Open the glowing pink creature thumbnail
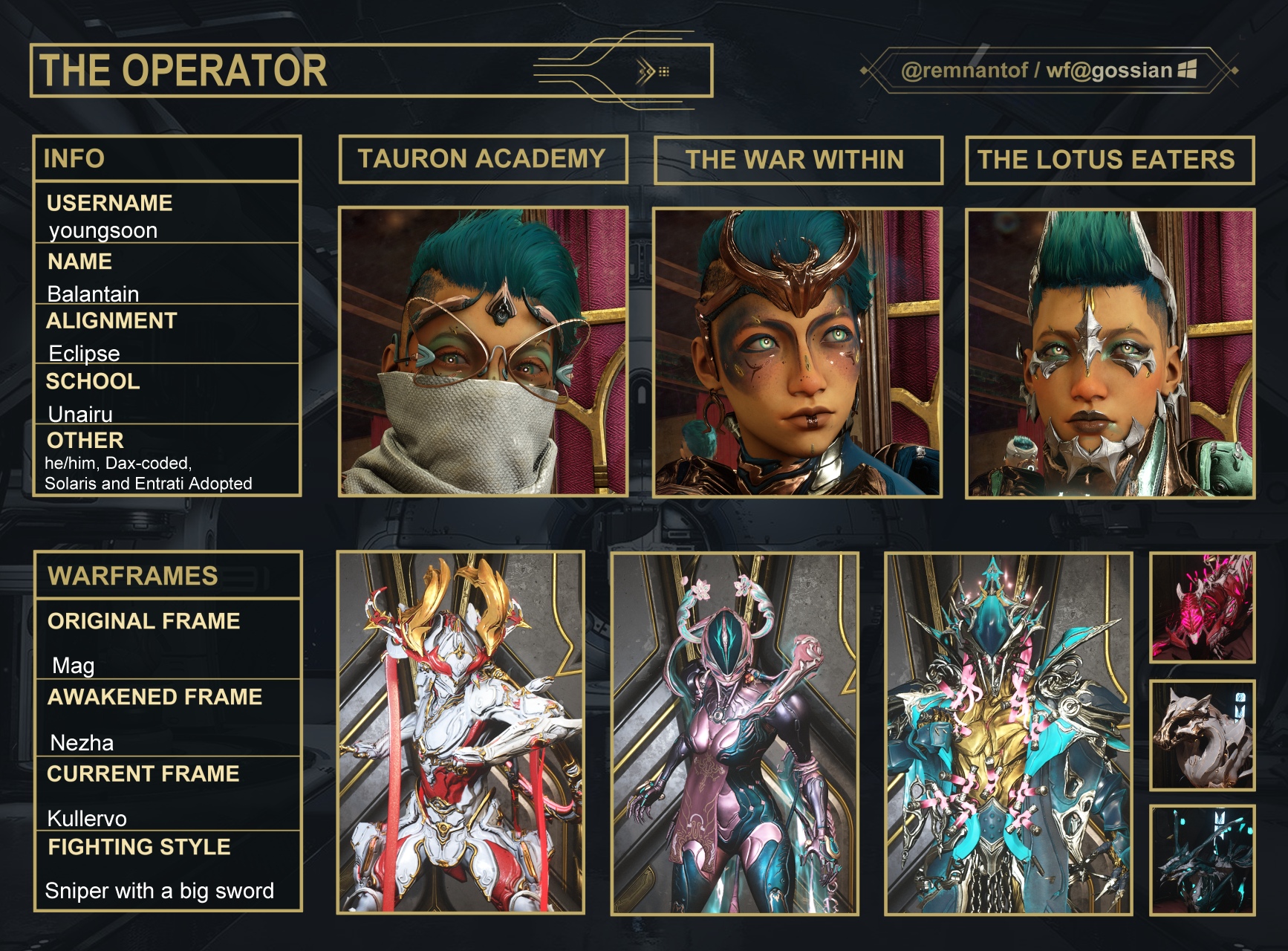Screen dimensions: 1288x951 tap(1202, 608)
